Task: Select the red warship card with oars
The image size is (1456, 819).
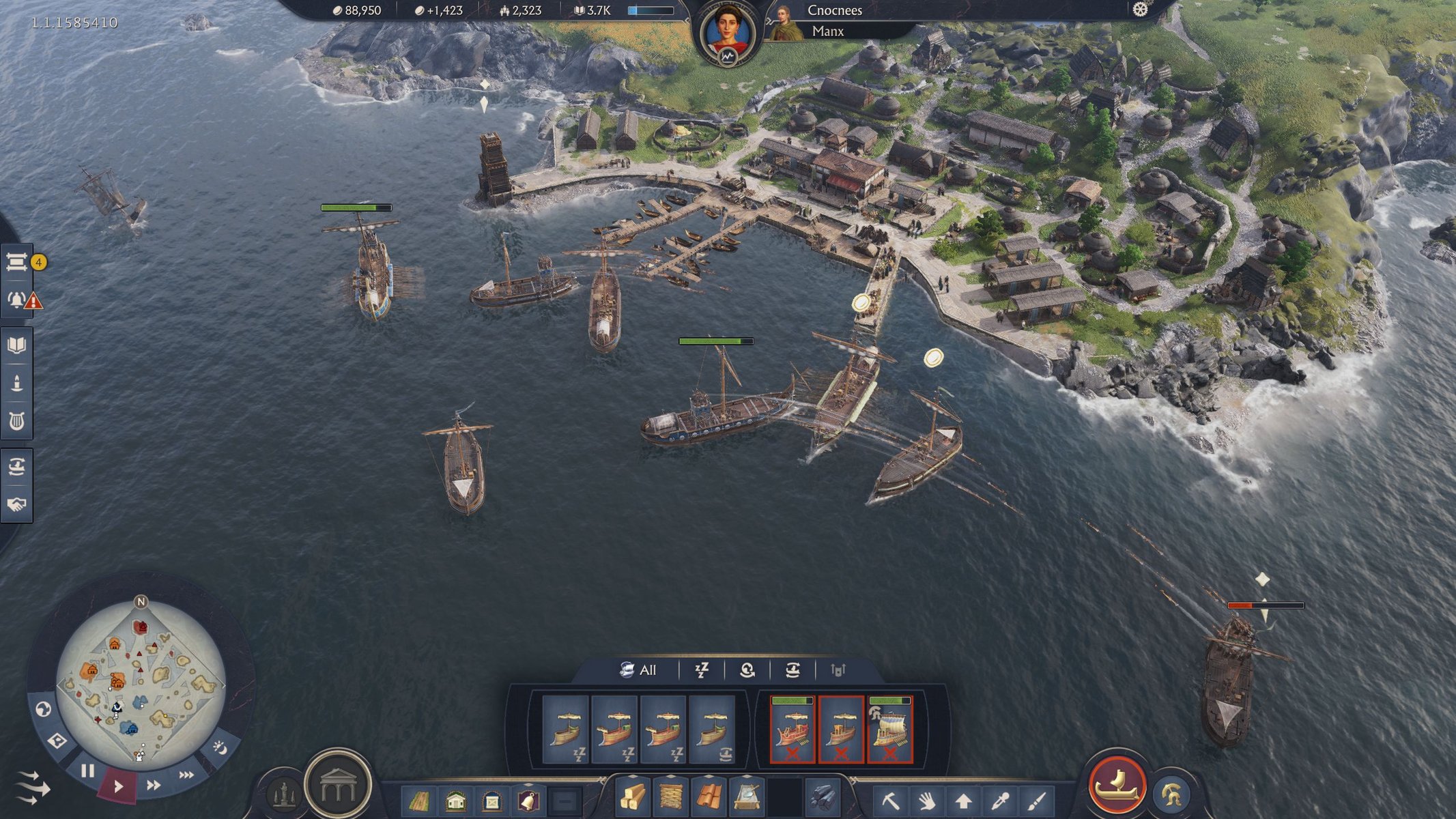Action: [x=792, y=729]
